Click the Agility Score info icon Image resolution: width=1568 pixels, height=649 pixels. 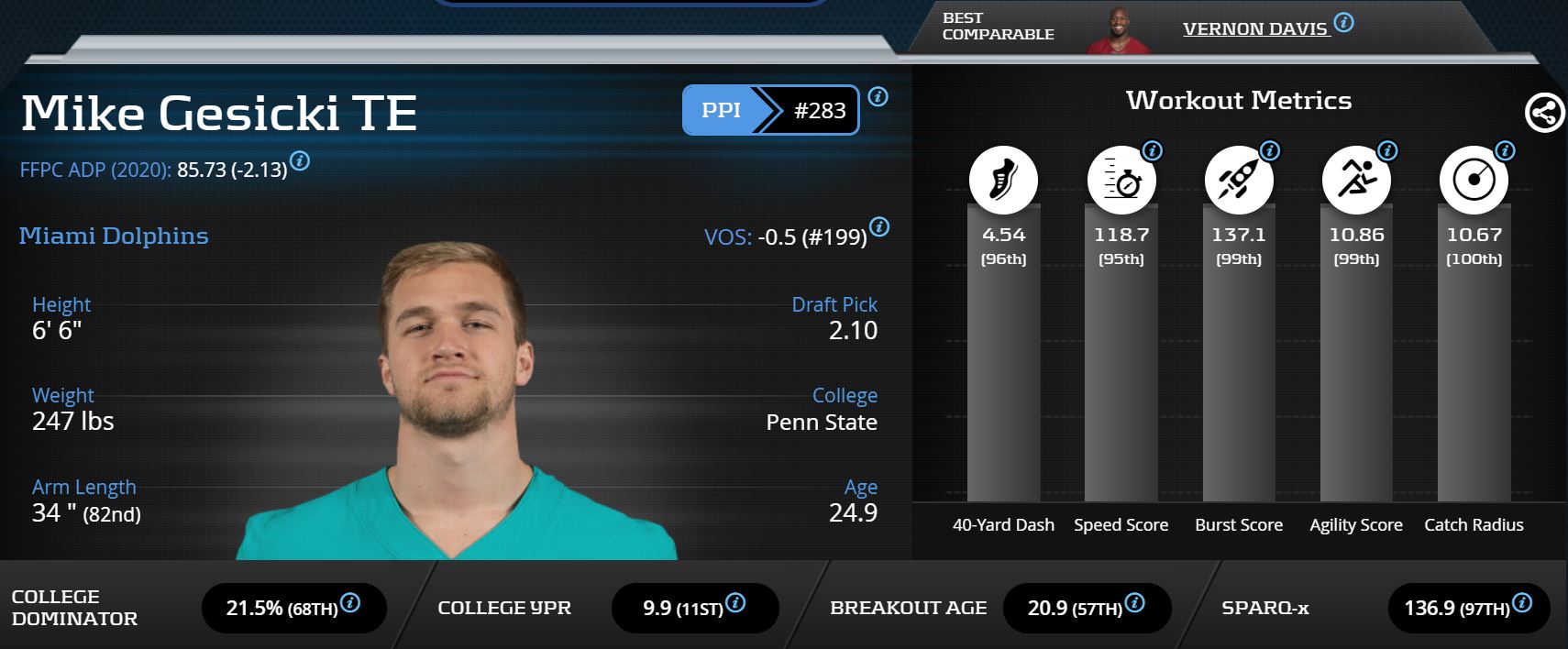pos(1387,150)
